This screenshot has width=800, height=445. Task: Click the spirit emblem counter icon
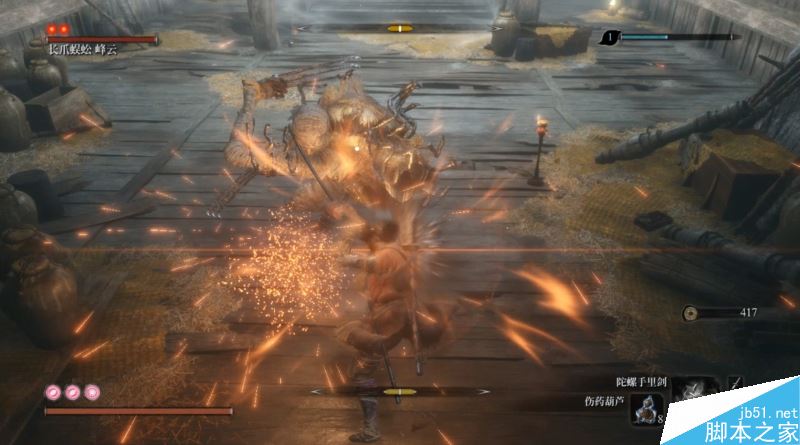click(608, 38)
